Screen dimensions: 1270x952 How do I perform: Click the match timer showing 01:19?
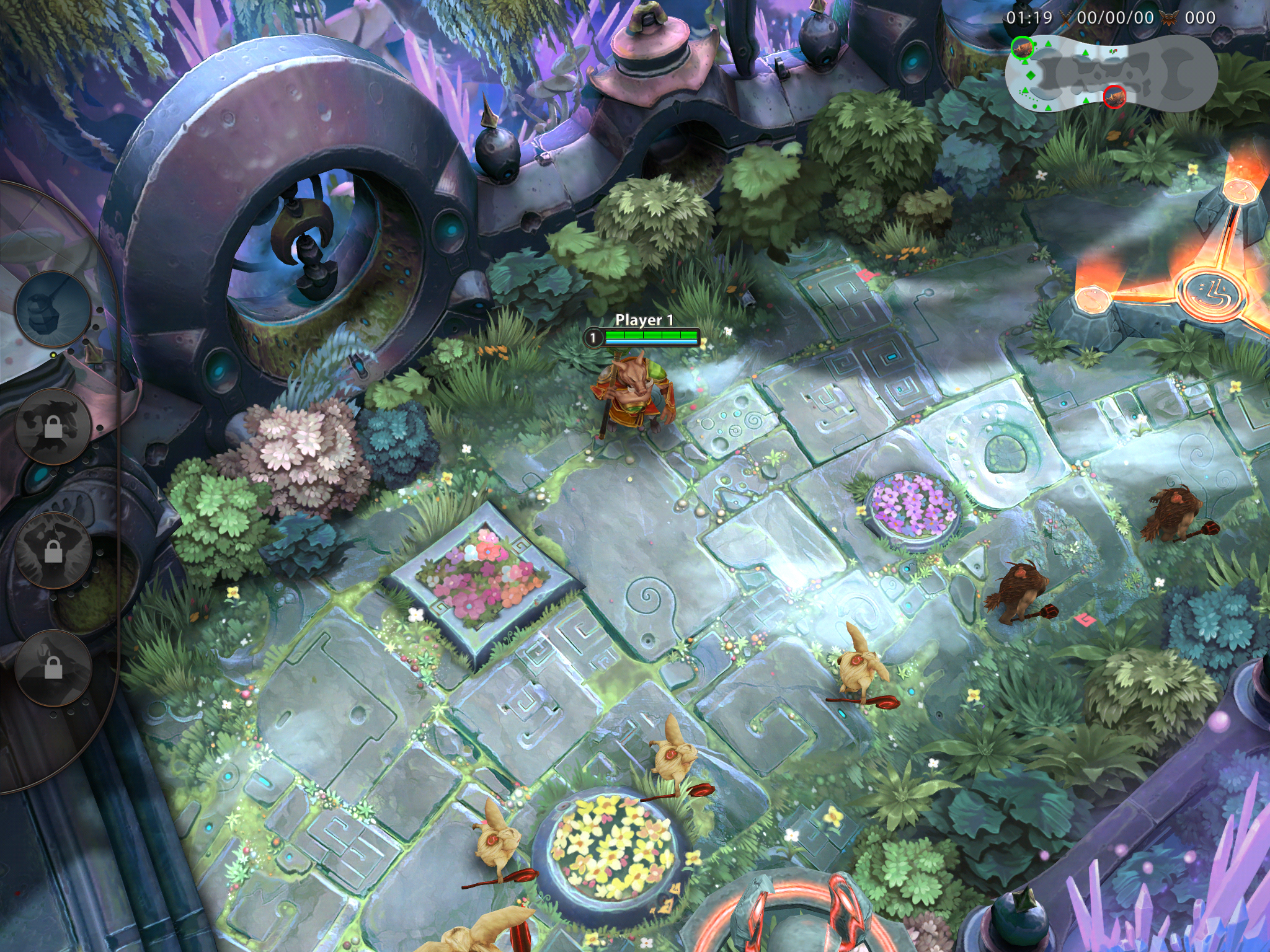point(1029,17)
